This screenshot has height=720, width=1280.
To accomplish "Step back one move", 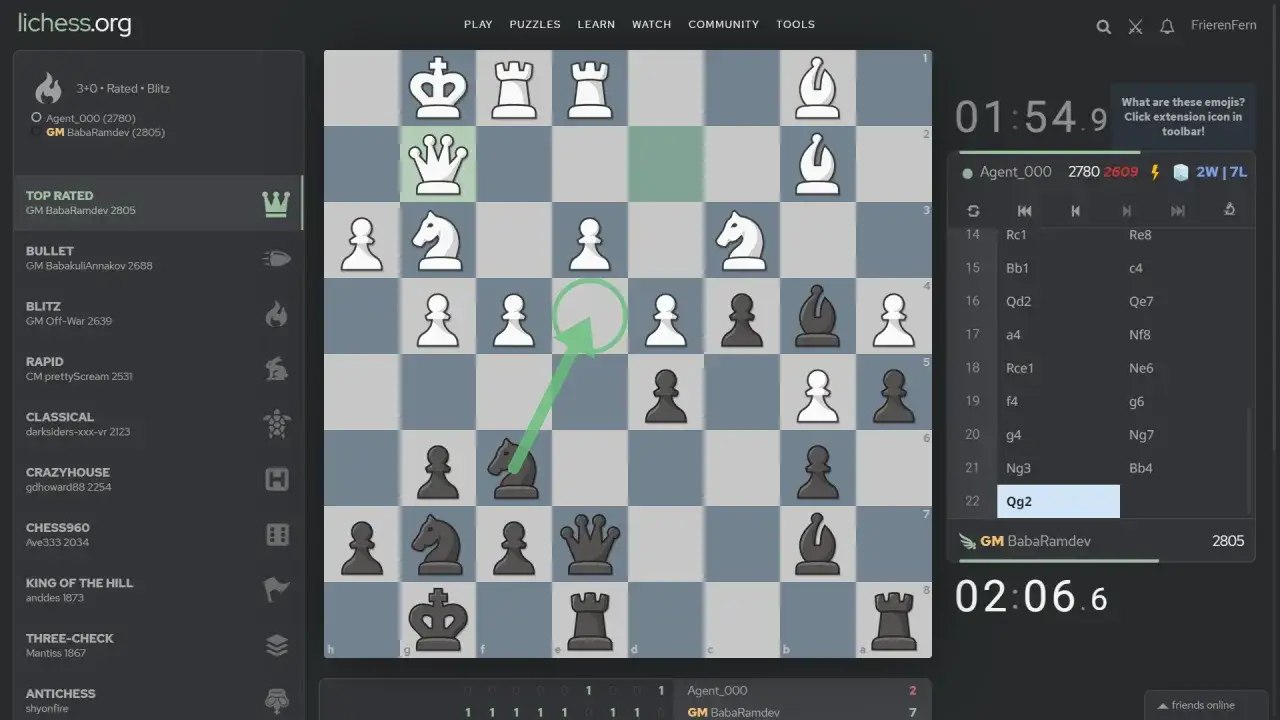I will (x=1075, y=211).
